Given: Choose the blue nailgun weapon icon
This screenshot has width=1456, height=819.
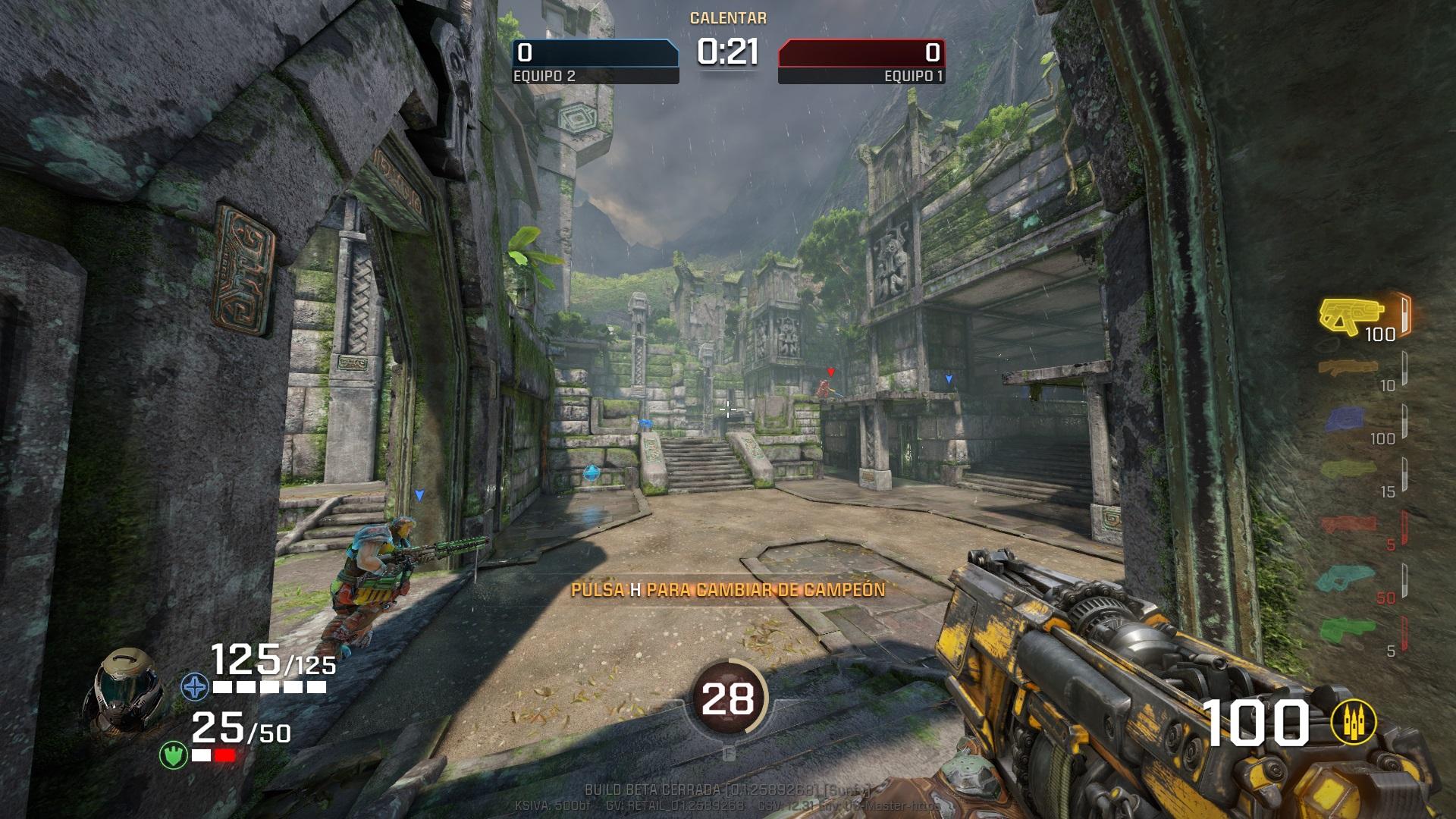Looking at the screenshot, I should [1345, 419].
